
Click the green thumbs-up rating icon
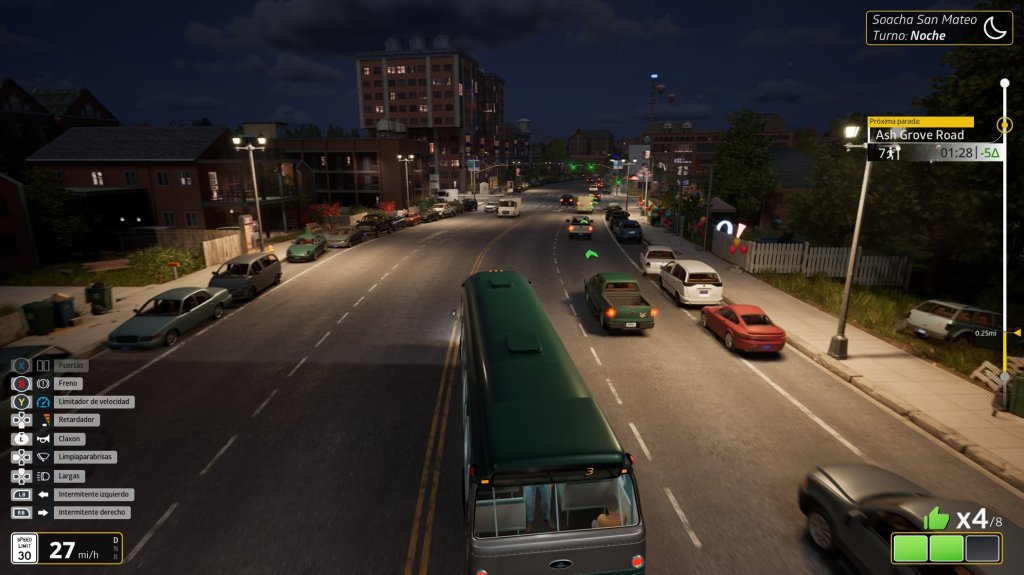935,518
